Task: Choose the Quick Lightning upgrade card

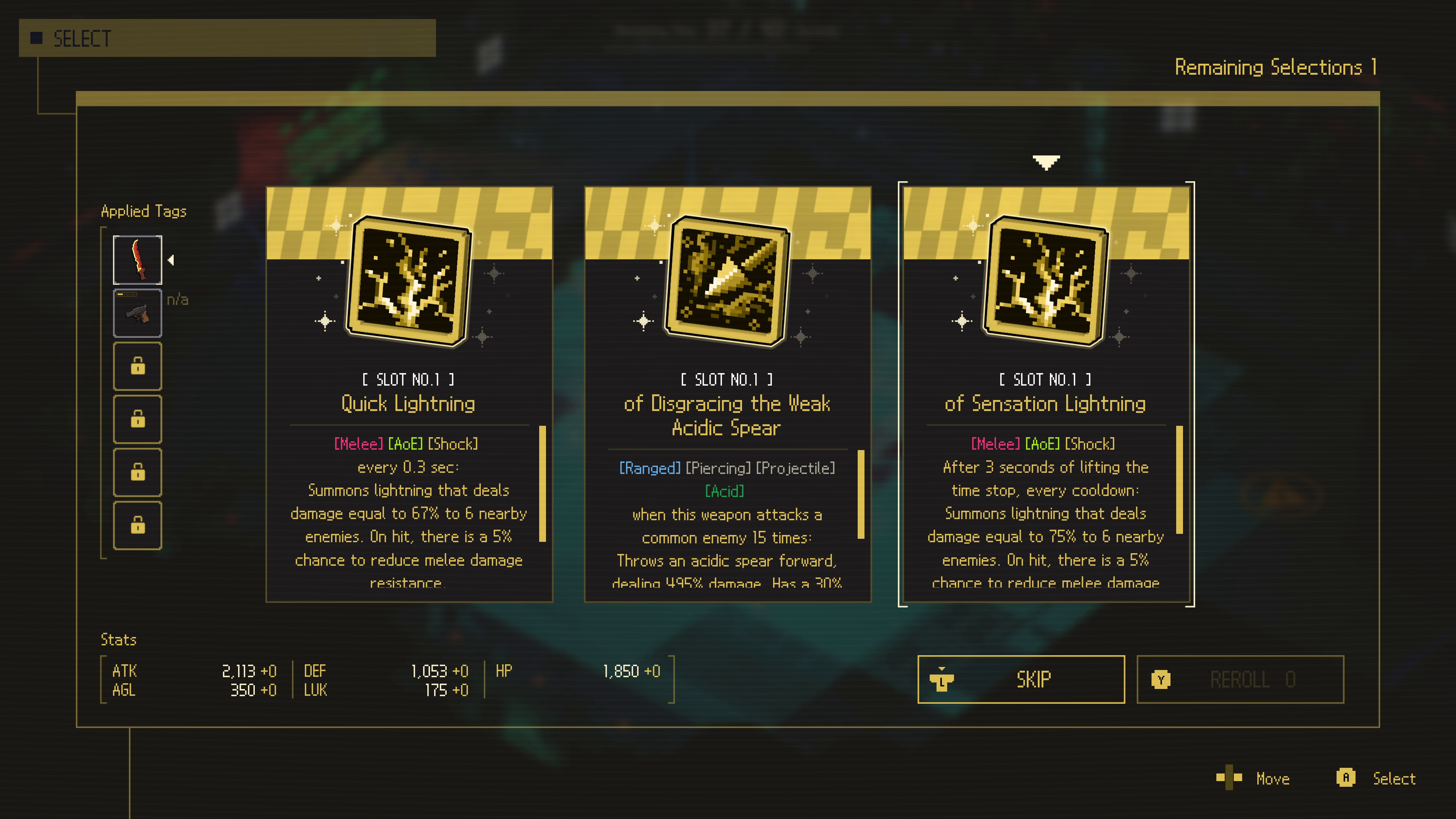Action: 409,394
